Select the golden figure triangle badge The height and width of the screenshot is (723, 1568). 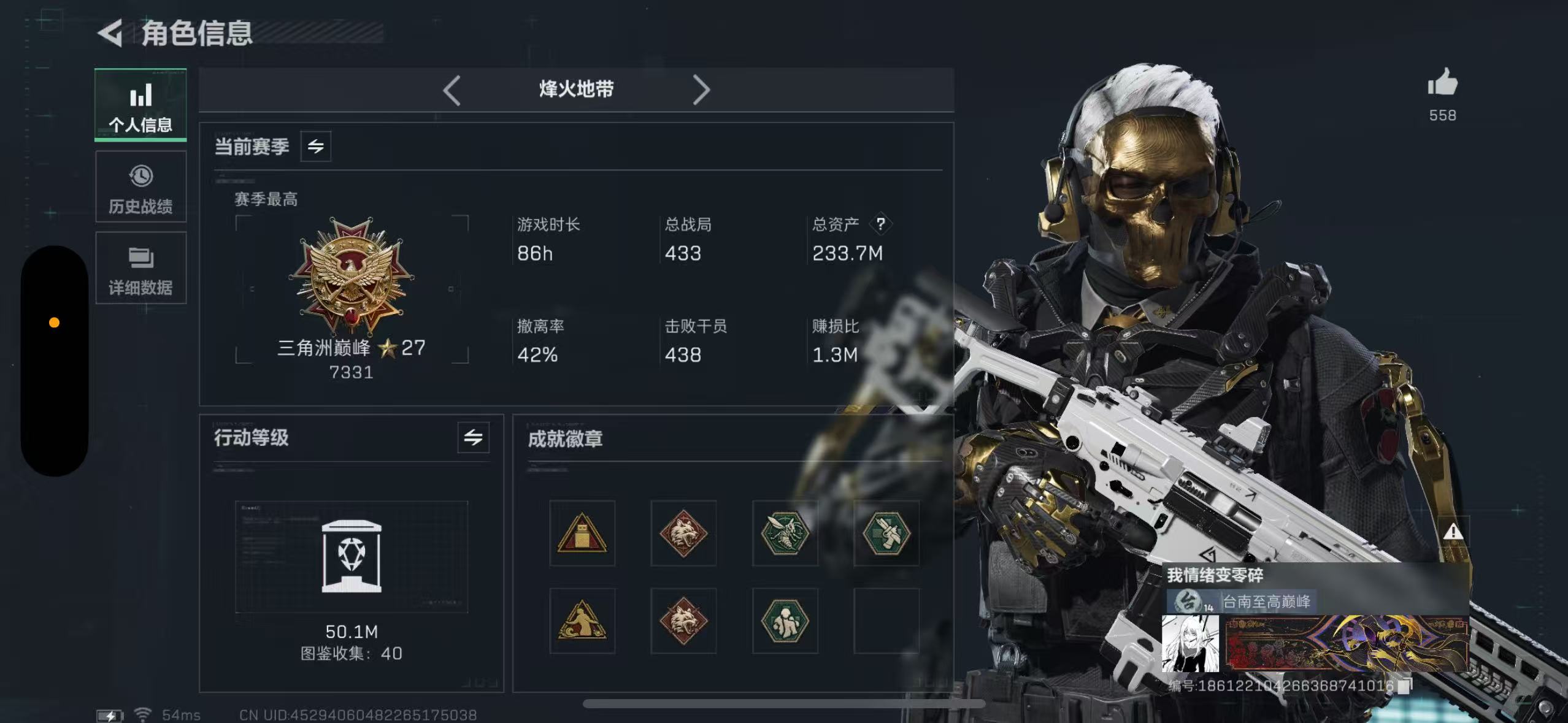[x=582, y=621]
